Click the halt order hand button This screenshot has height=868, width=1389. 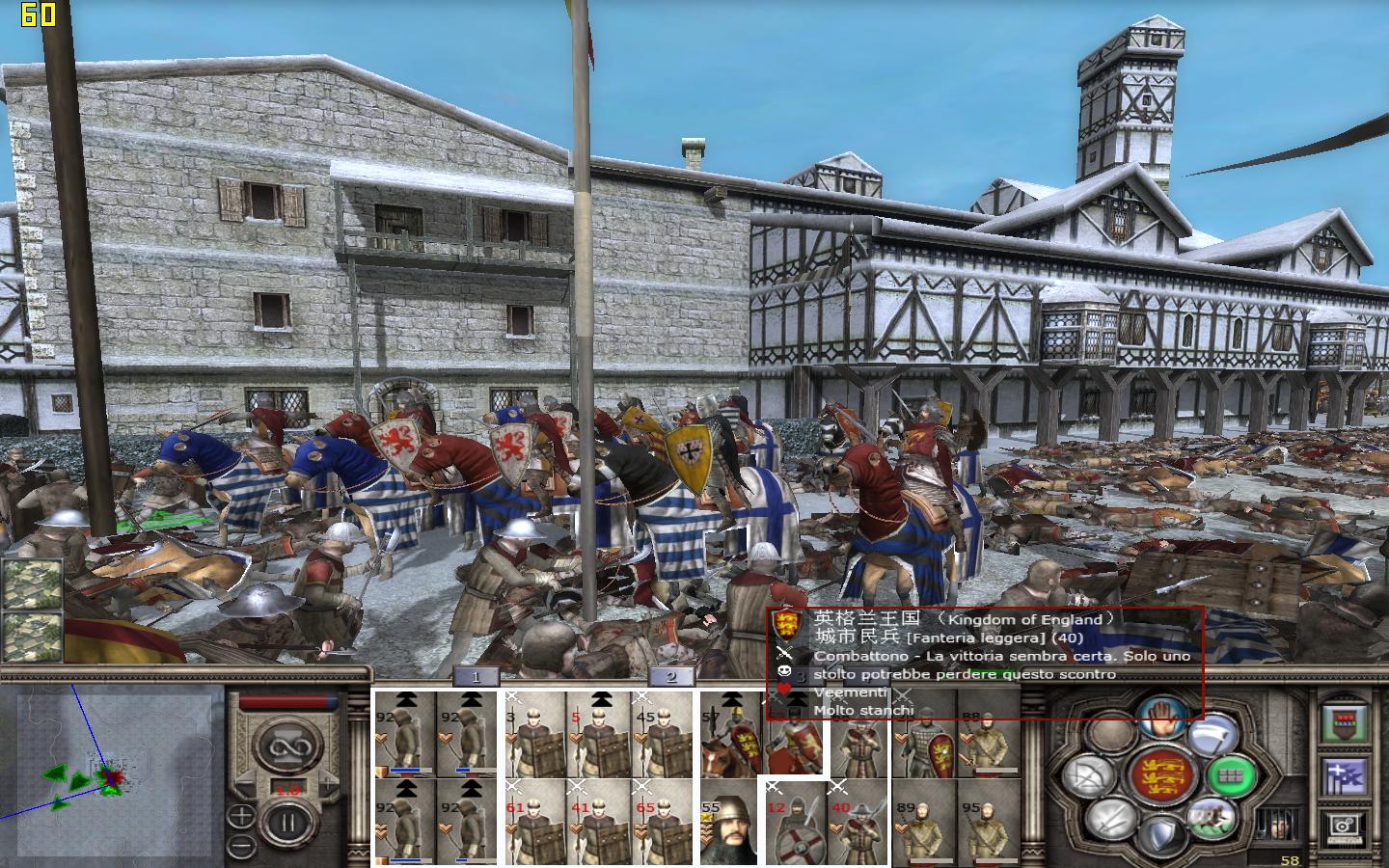coord(1160,719)
